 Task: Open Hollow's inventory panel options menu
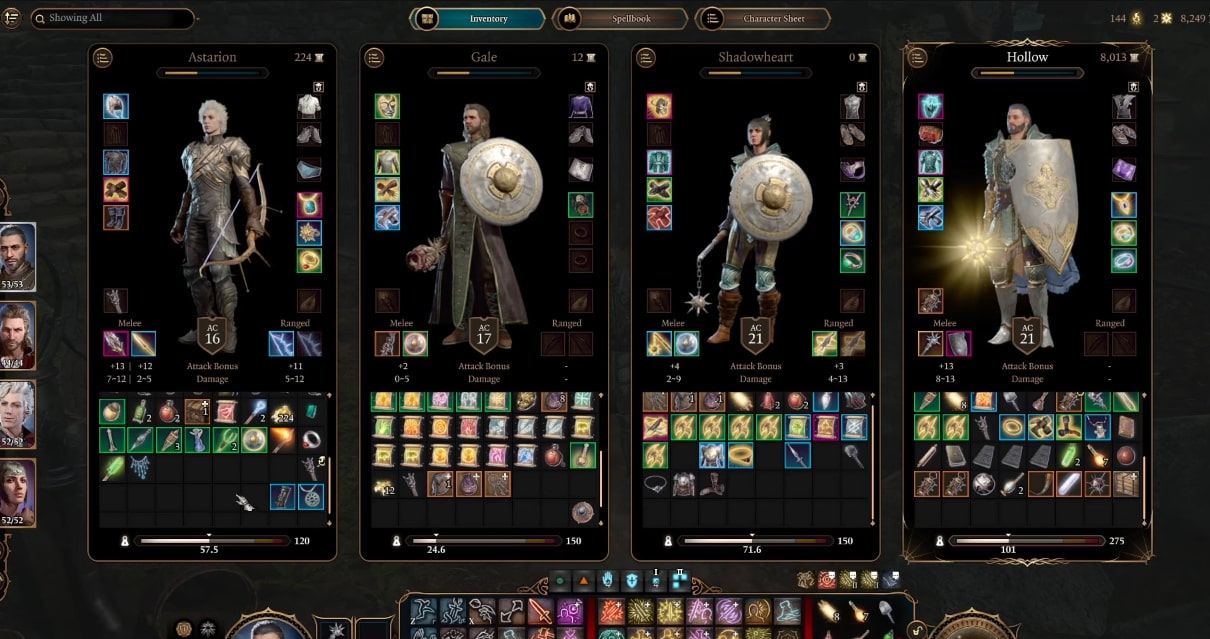(x=918, y=58)
